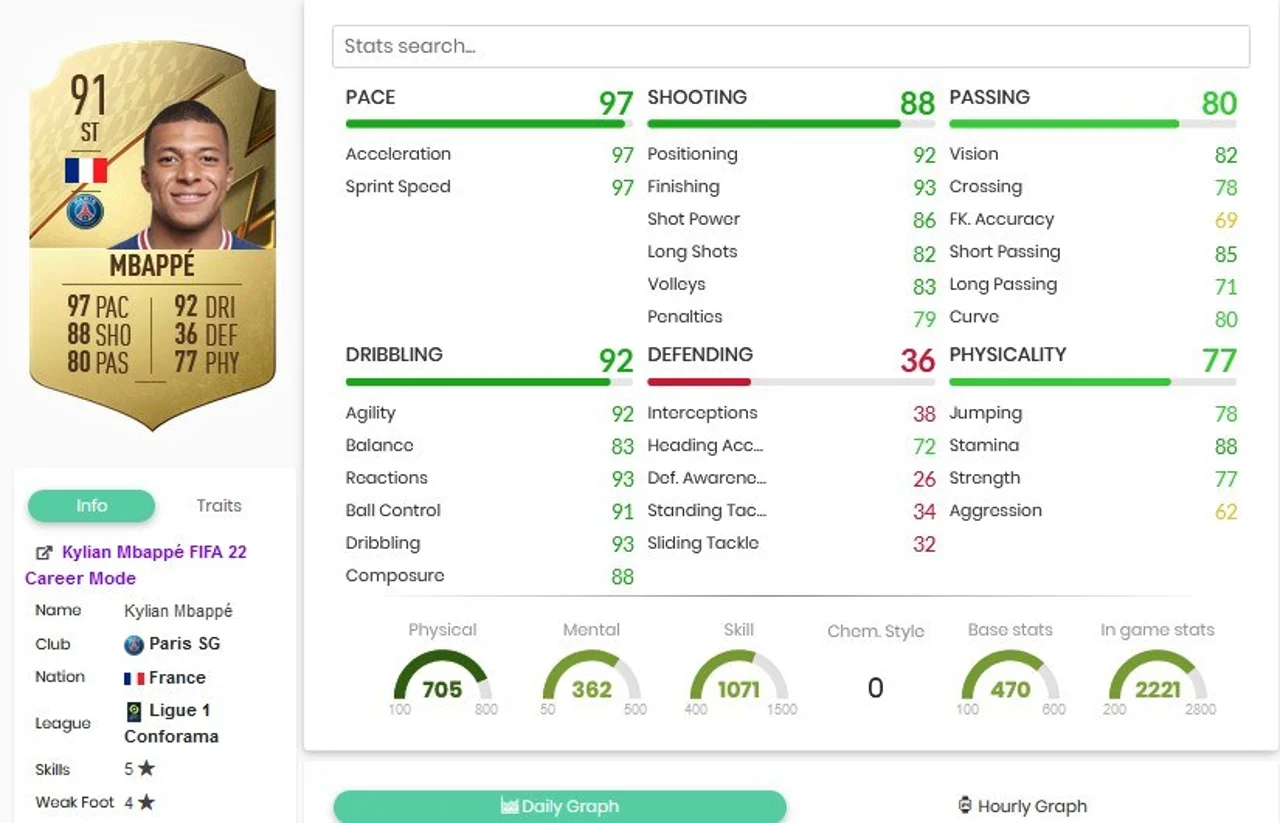This screenshot has height=823, width=1280.
Task: Click the Hourly Graph clock icon
Action: pos(963,805)
